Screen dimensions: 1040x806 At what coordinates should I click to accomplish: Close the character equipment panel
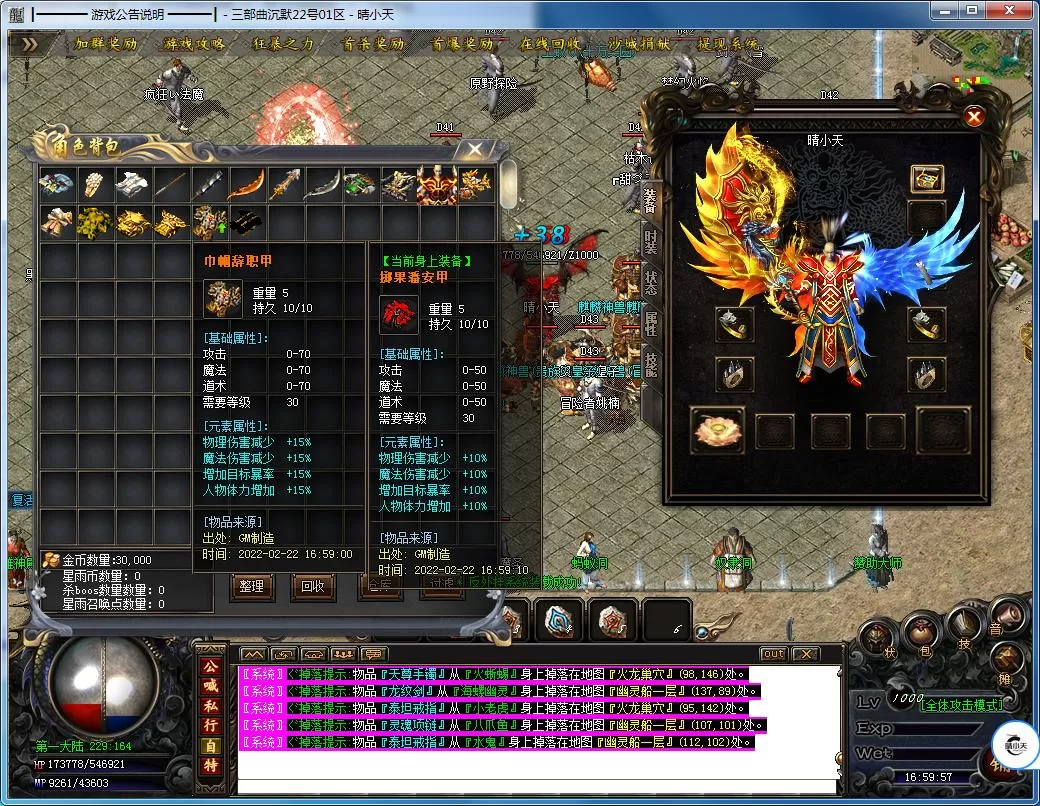973,117
